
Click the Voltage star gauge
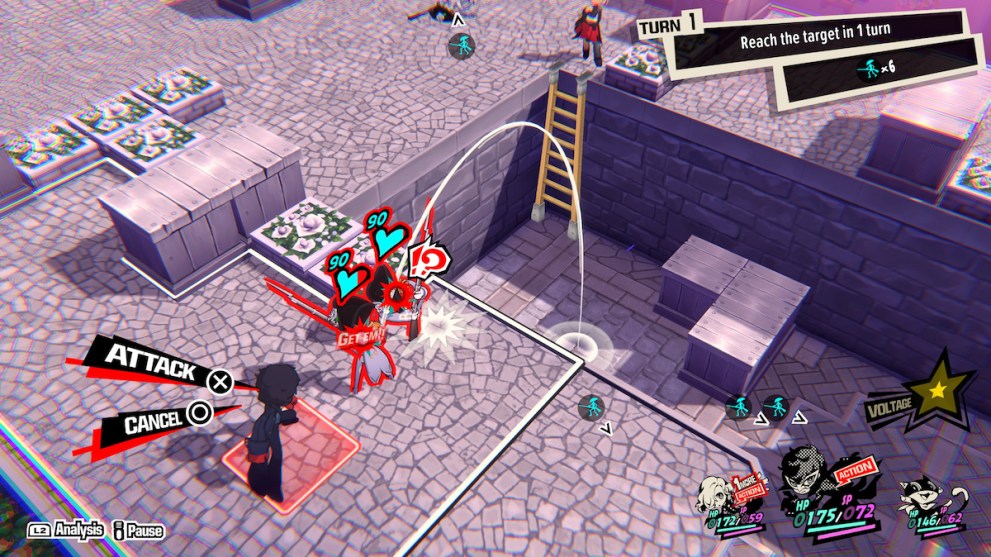pos(937,391)
